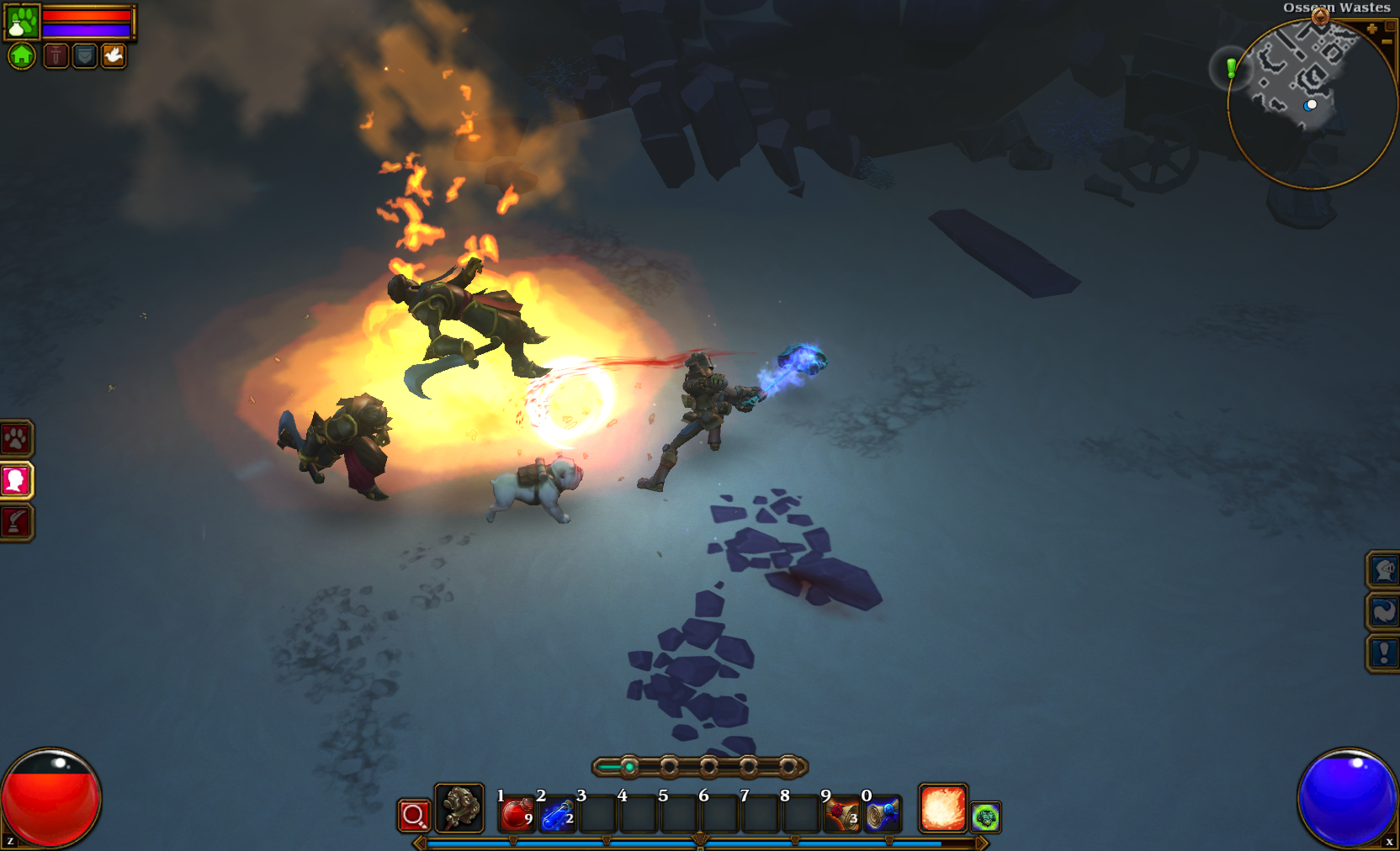Use the red health potion in slot 1
The height and width of the screenshot is (851, 1400).
coord(517,815)
